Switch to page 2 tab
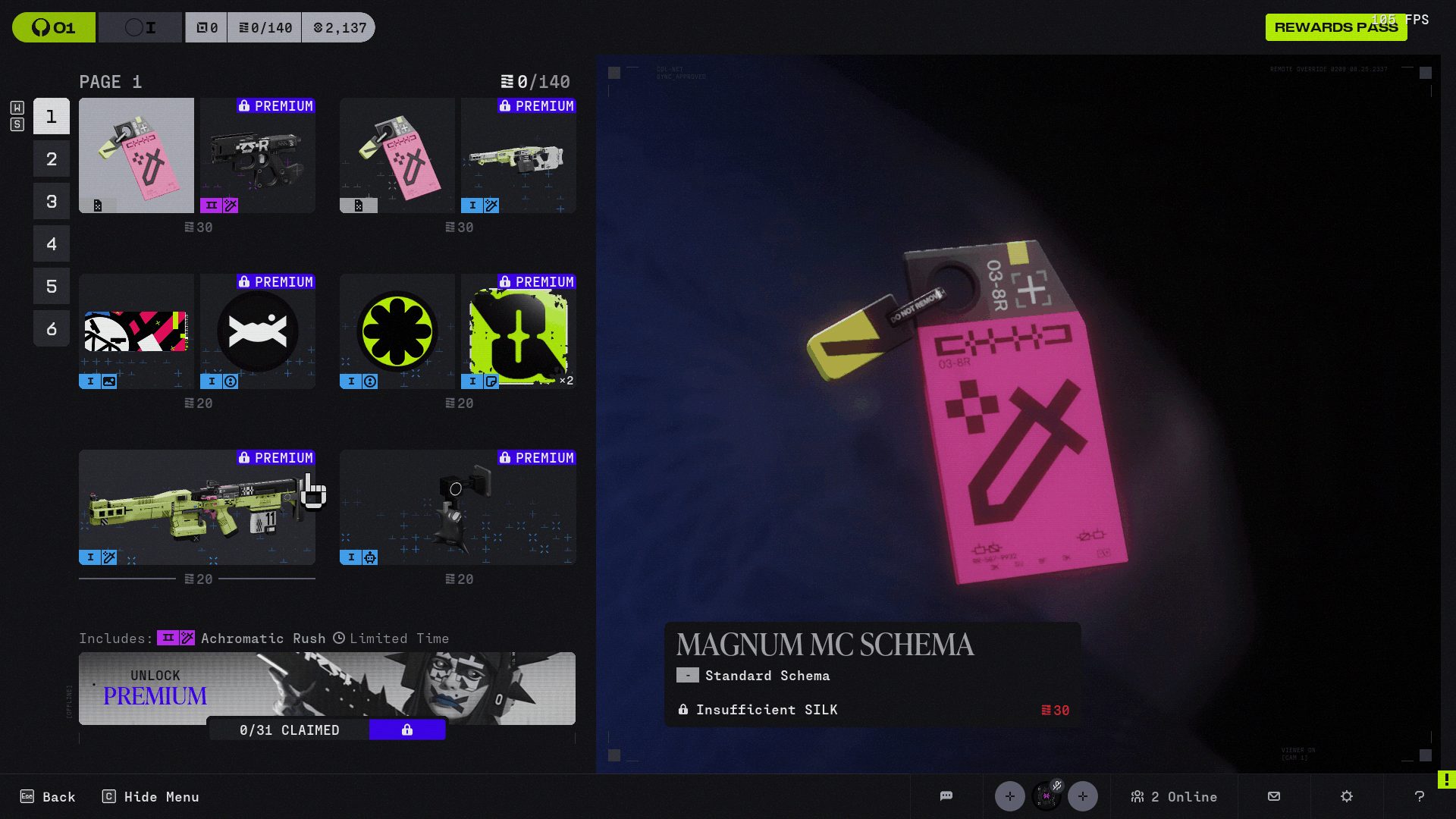This screenshot has width=1456, height=819. coord(52,158)
